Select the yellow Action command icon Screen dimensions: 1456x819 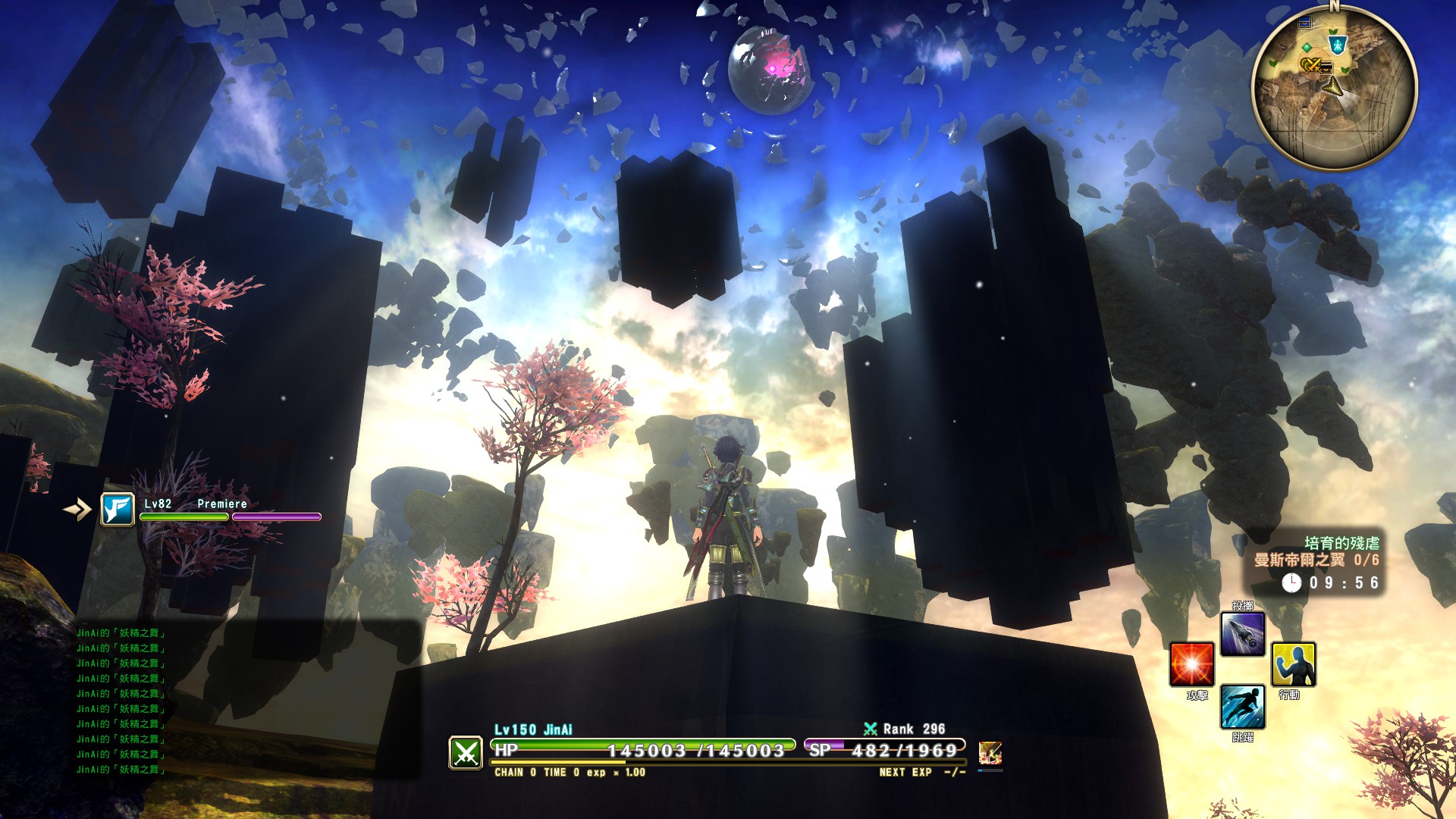(1293, 664)
